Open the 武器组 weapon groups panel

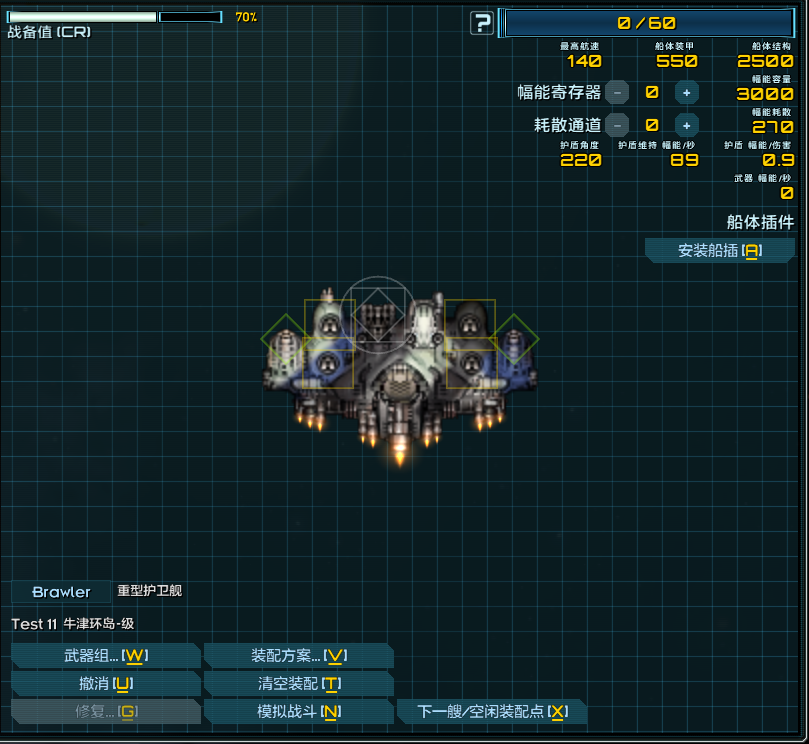coord(106,656)
